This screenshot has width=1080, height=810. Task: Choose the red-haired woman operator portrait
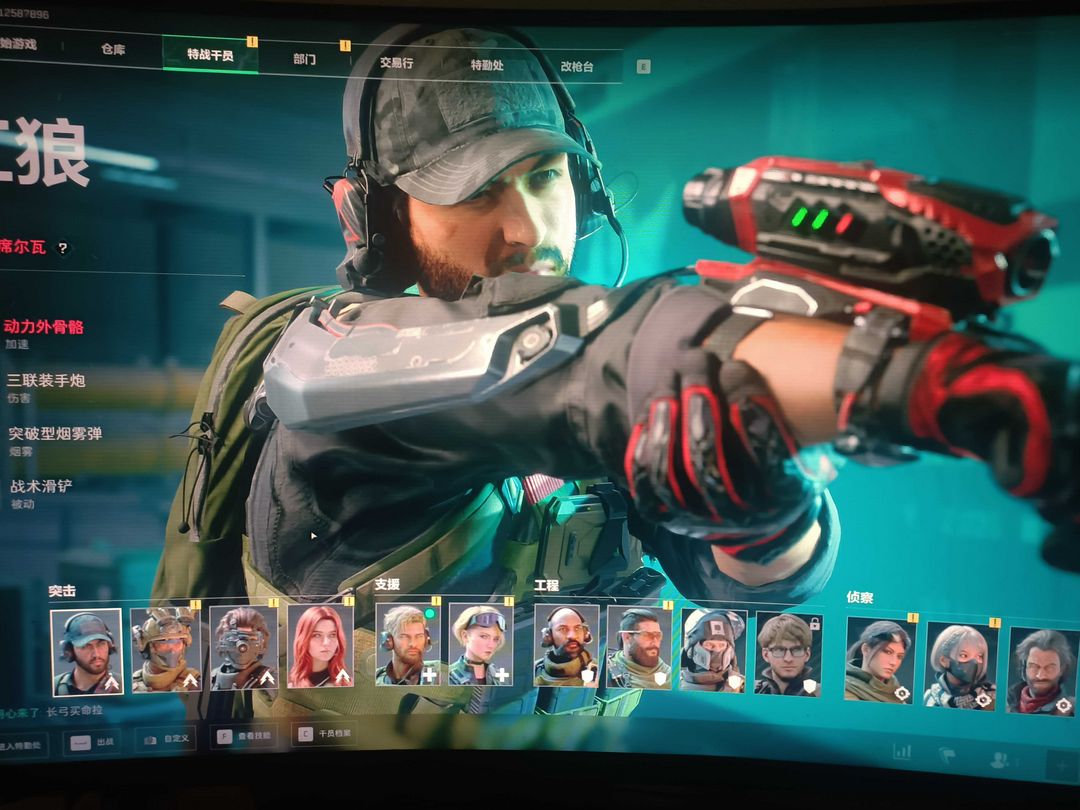pyautogui.click(x=320, y=646)
